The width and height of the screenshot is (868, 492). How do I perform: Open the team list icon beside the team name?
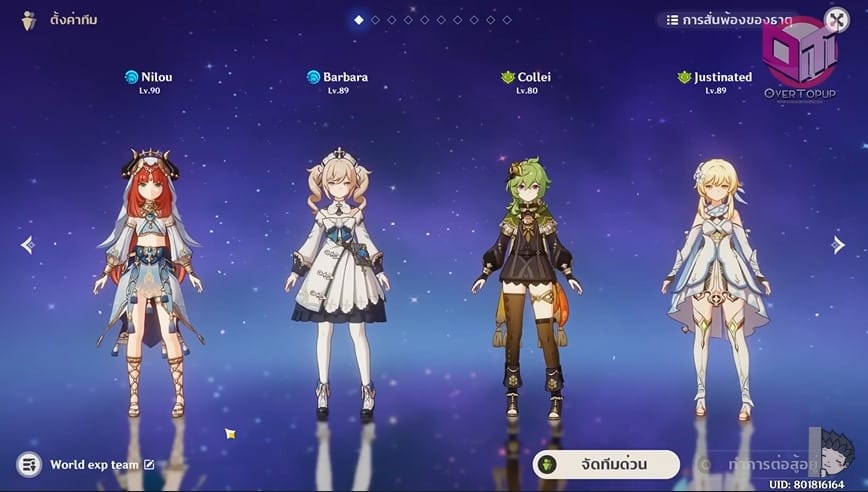[x=29, y=464]
